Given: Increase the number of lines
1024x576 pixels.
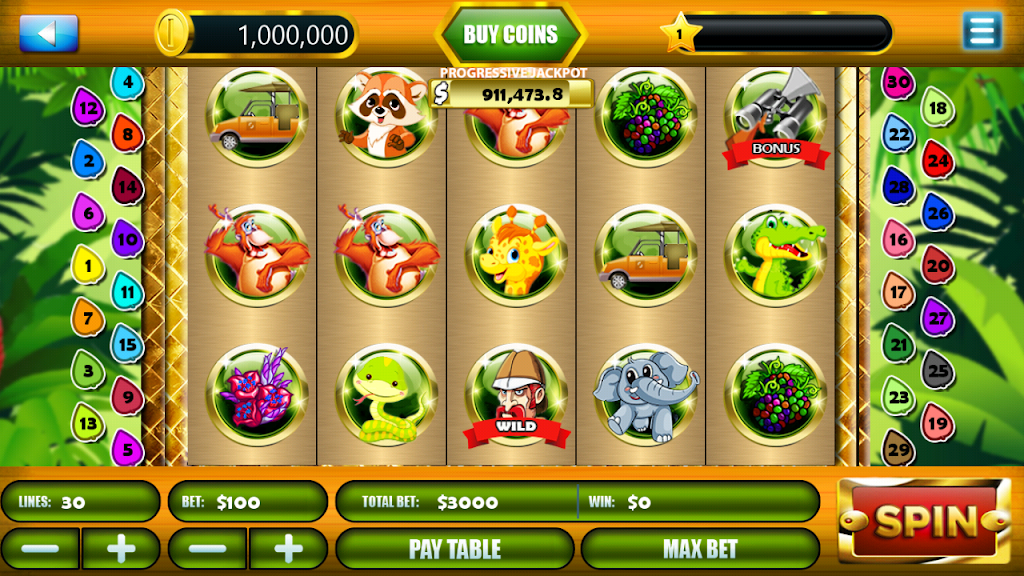Looking at the screenshot, I should (120, 548).
